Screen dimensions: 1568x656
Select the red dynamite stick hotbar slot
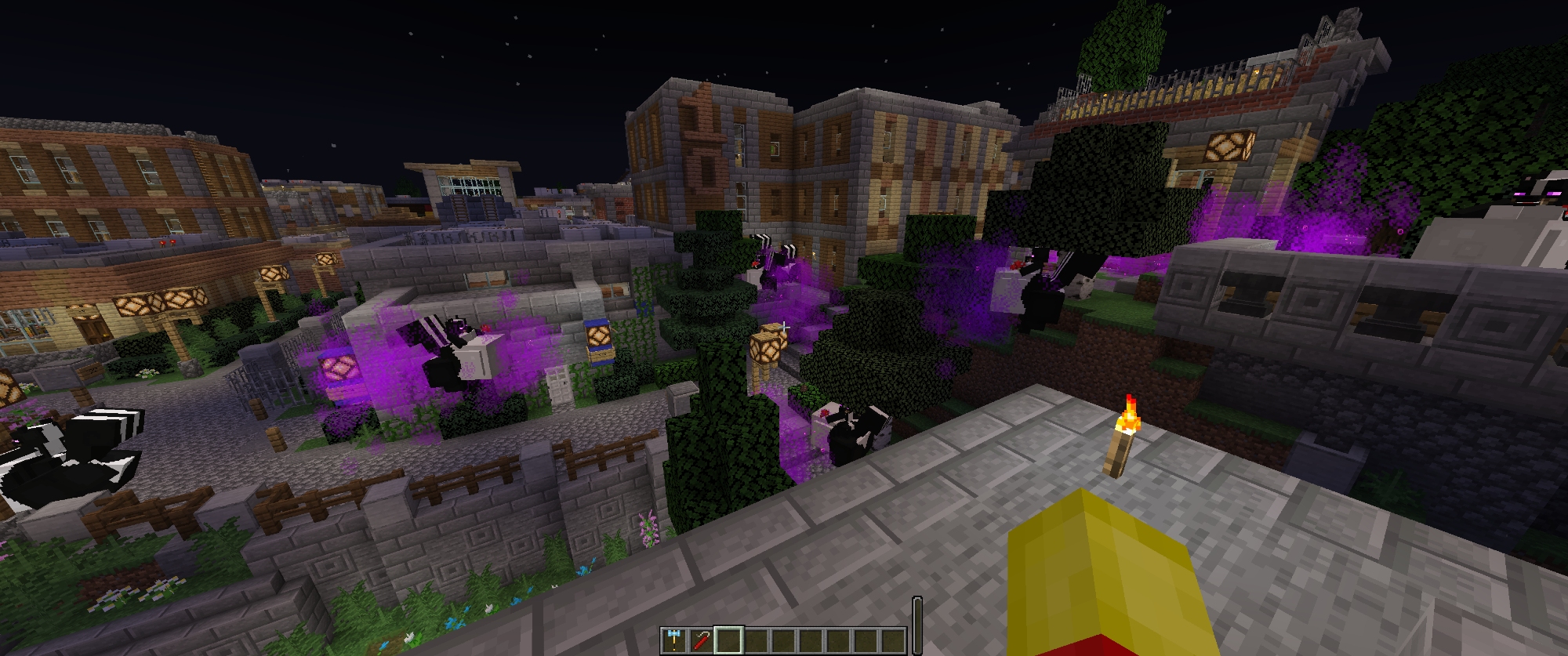701,640
